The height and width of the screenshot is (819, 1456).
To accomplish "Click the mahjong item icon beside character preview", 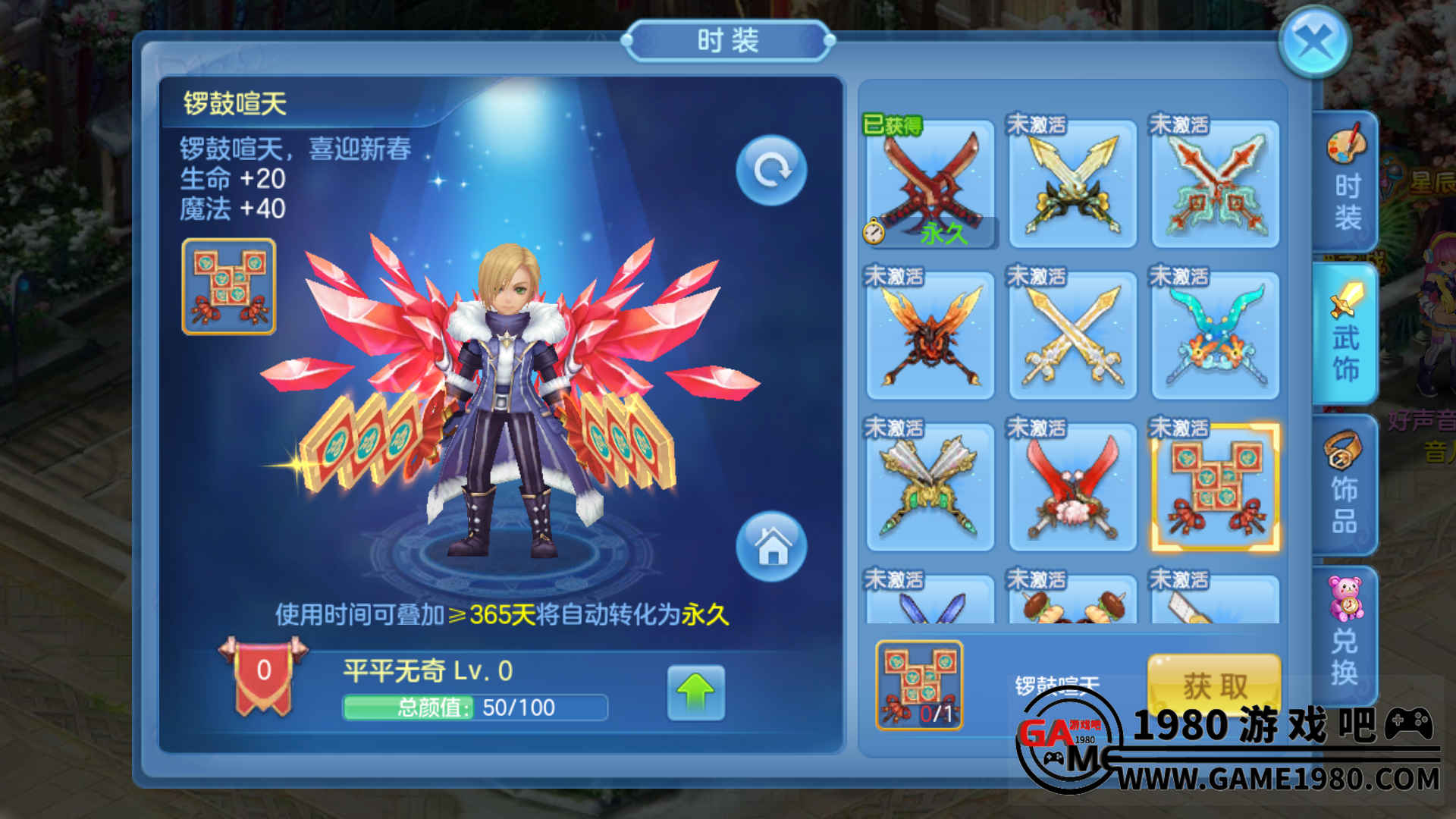I will pos(228,287).
